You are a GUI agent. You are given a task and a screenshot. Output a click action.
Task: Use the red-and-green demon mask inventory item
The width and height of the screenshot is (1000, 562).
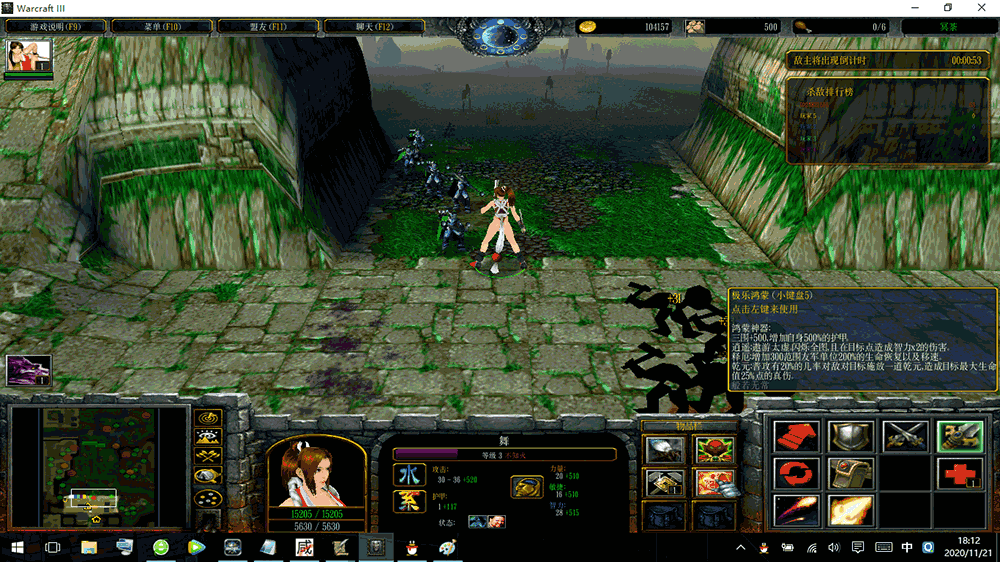click(714, 450)
